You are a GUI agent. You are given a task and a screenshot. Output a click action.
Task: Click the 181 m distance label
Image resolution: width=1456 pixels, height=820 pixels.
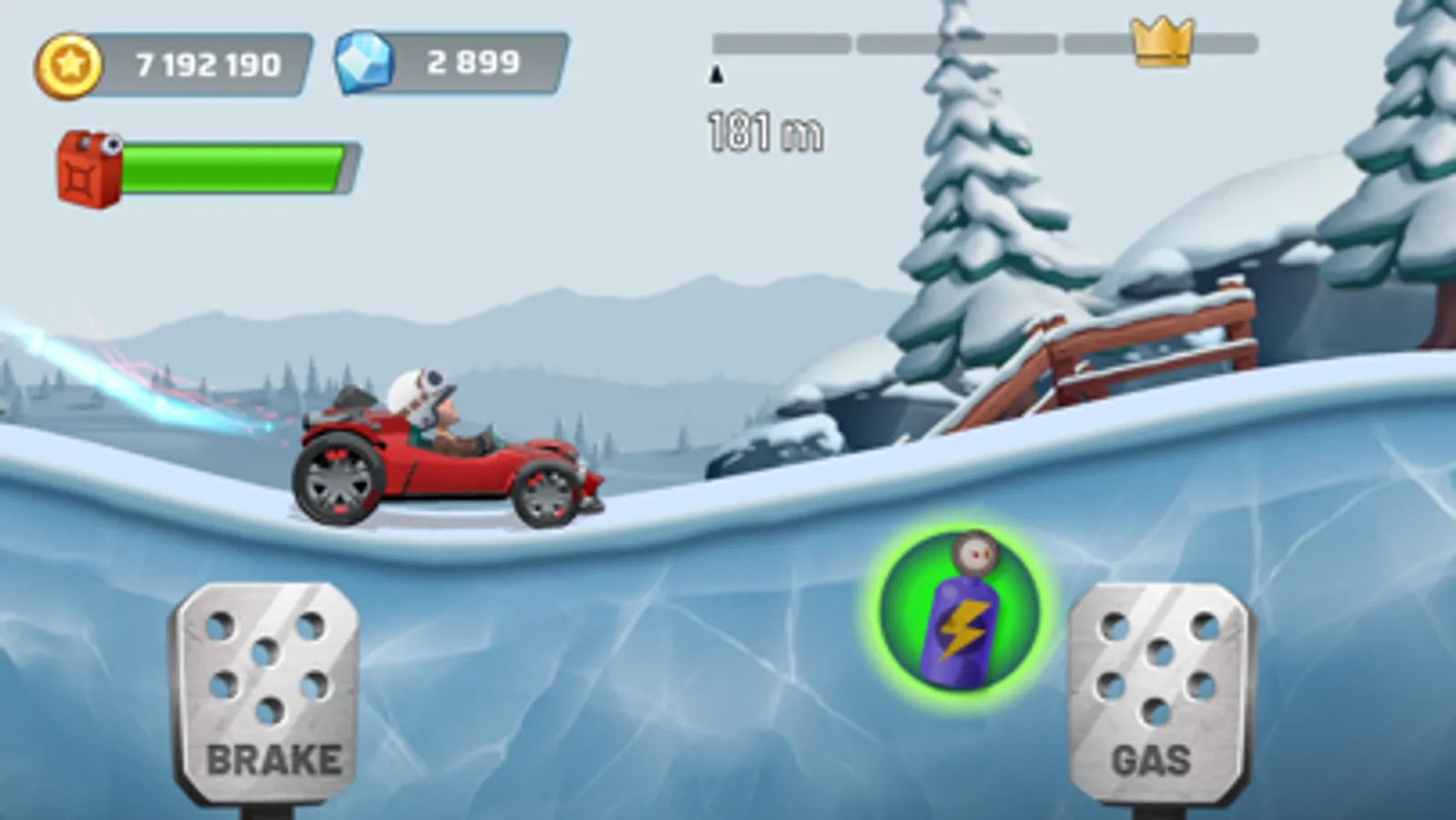pyautogui.click(x=765, y=130)
